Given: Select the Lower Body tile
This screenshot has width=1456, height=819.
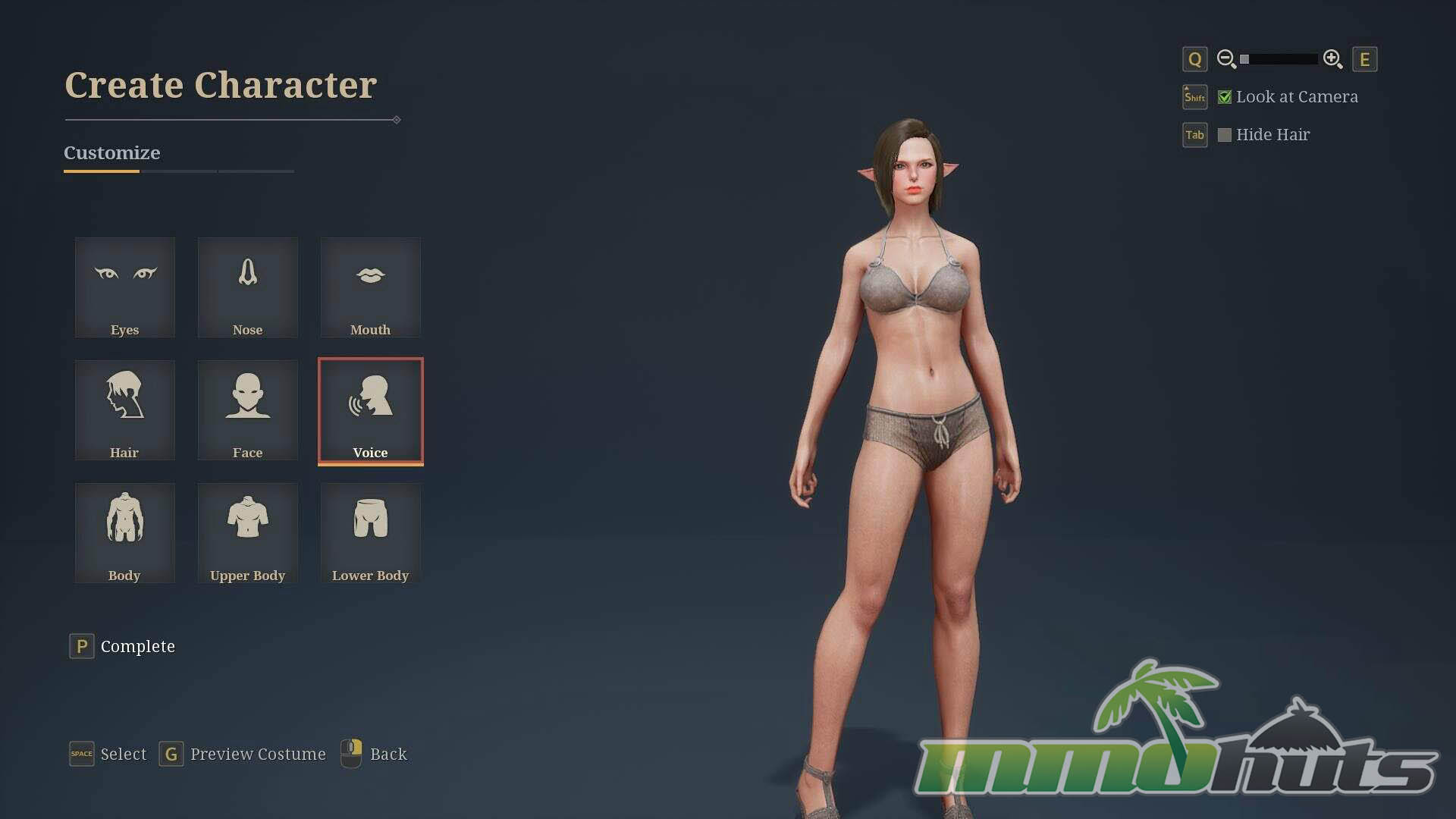Looking at the screenshot, I should coord(370,533).
